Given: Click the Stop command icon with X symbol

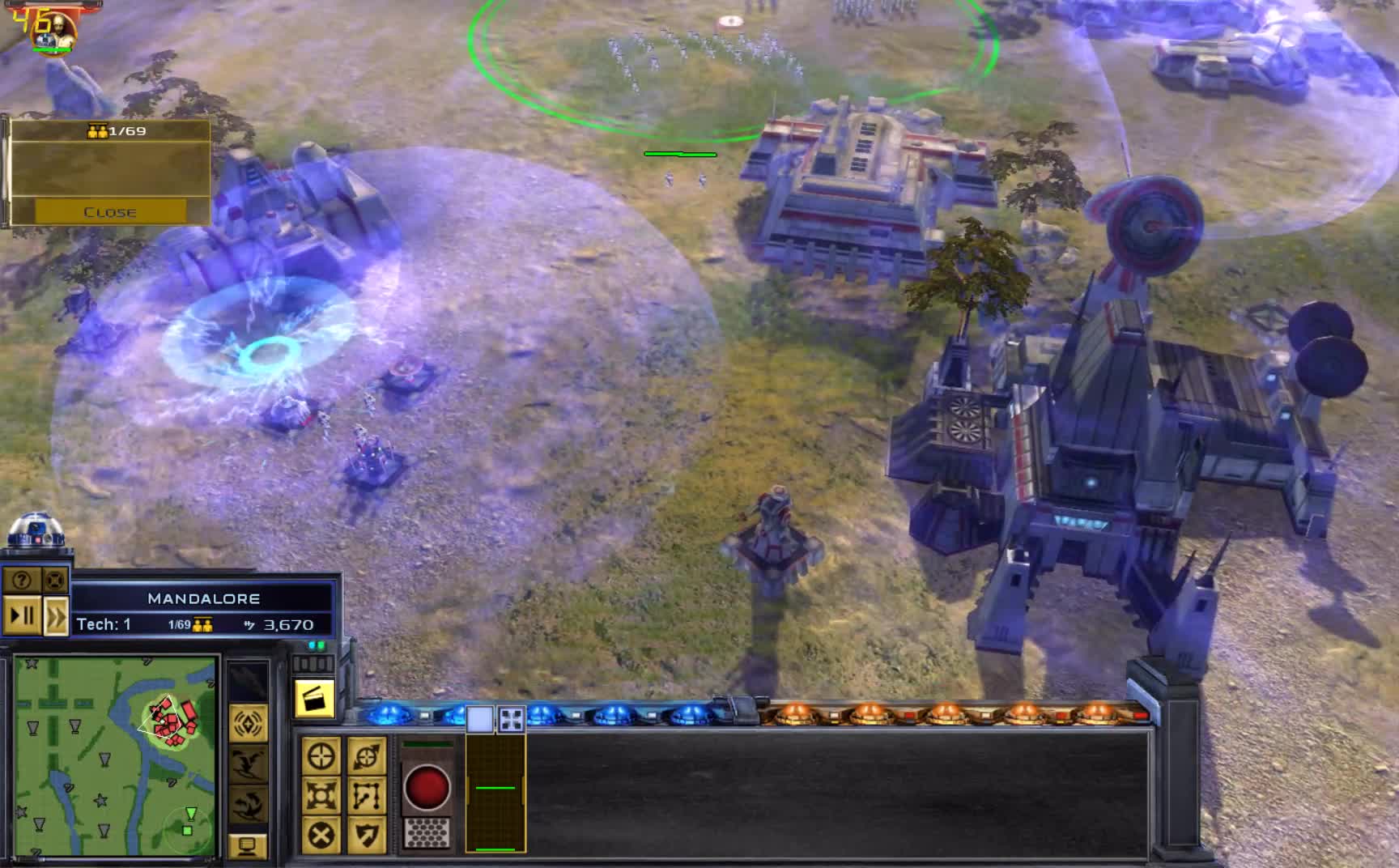Looking at the screenshot, I should pos(321,836).
